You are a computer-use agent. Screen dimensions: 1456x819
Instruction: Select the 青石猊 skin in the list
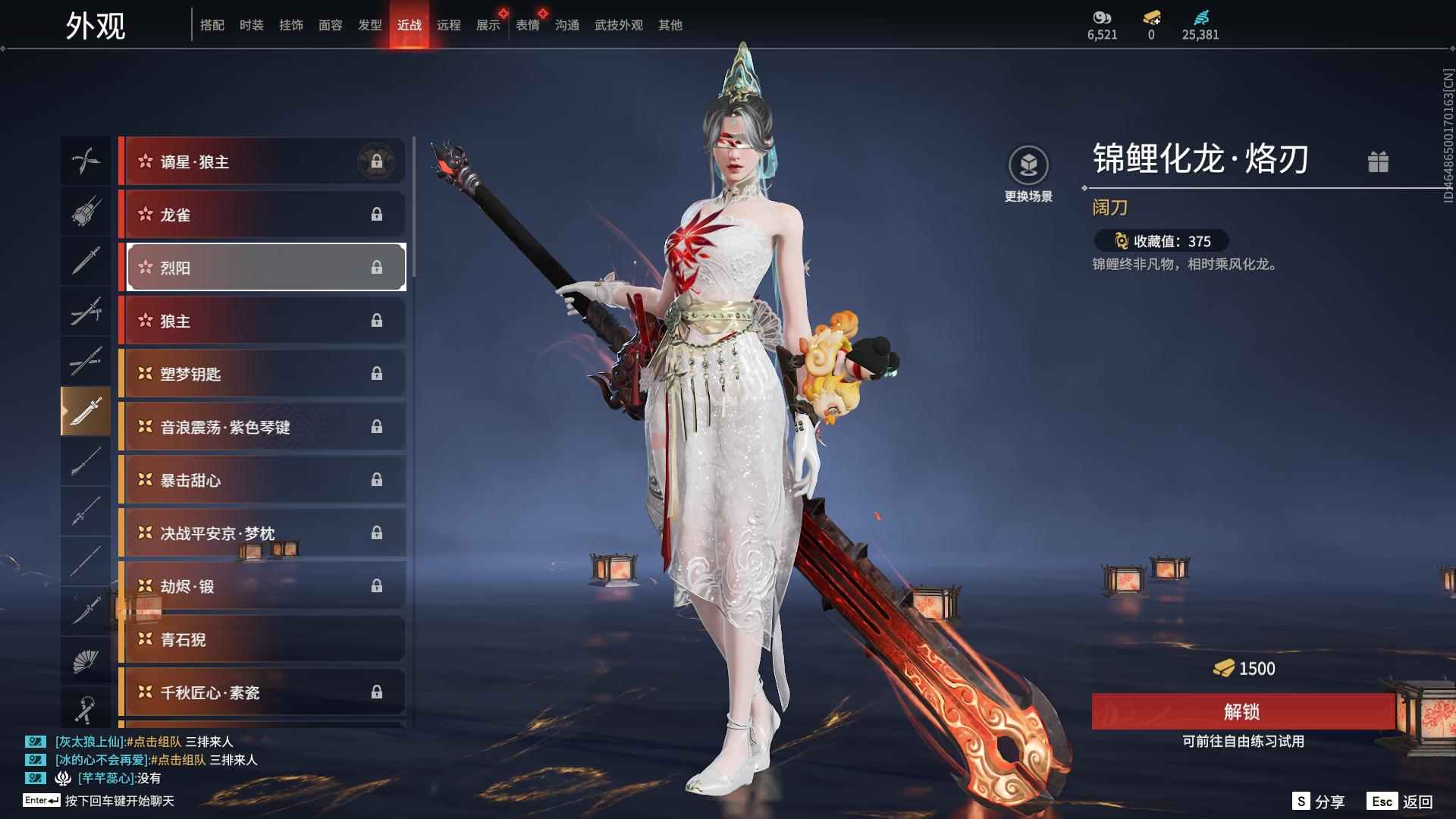pos(263,639)
